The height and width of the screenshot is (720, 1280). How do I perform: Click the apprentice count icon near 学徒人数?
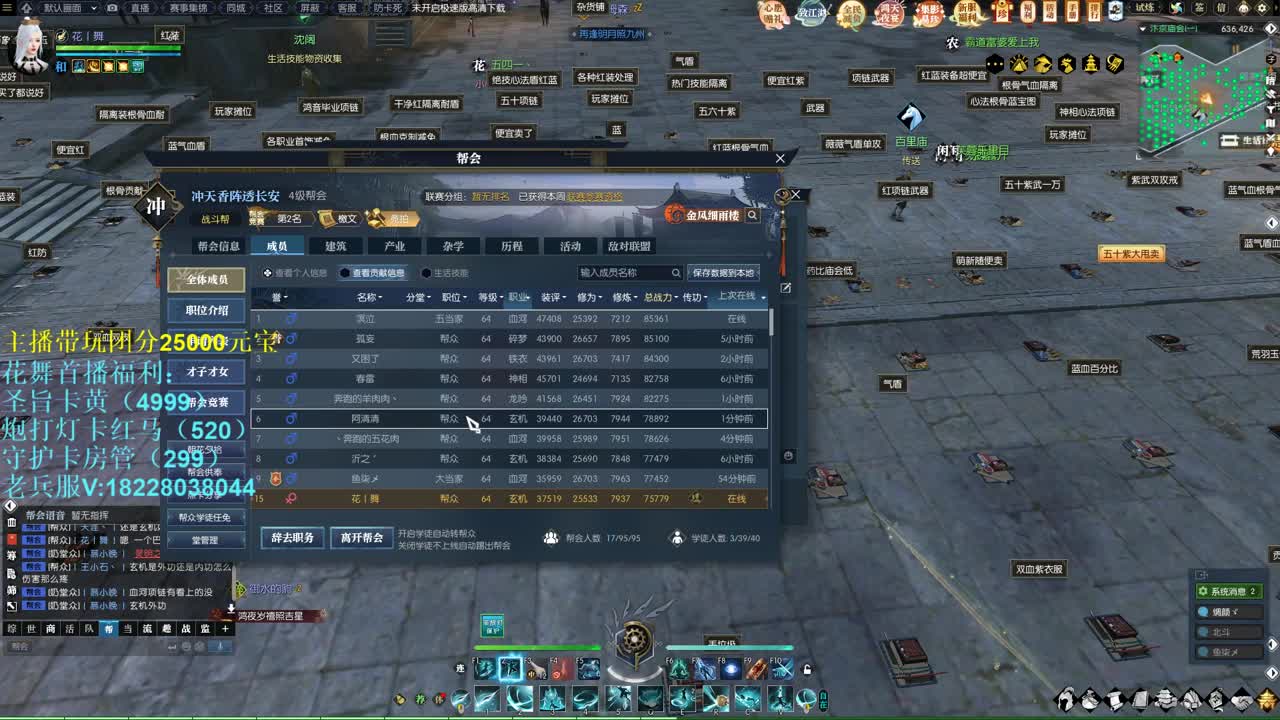[x=677, y=537]
